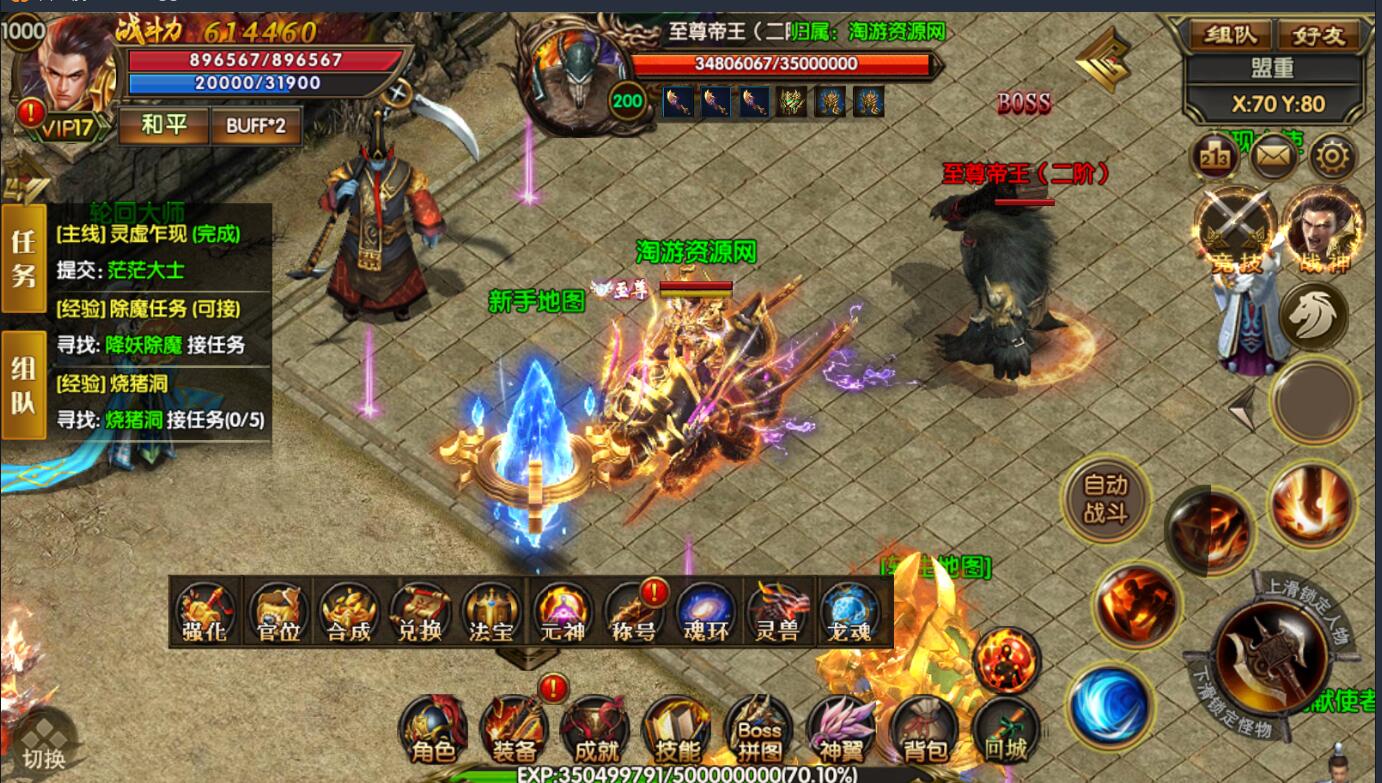Open the 魂环 soul ring menu
Viewport: 1382px width, 783px height.
click(707, 612)
